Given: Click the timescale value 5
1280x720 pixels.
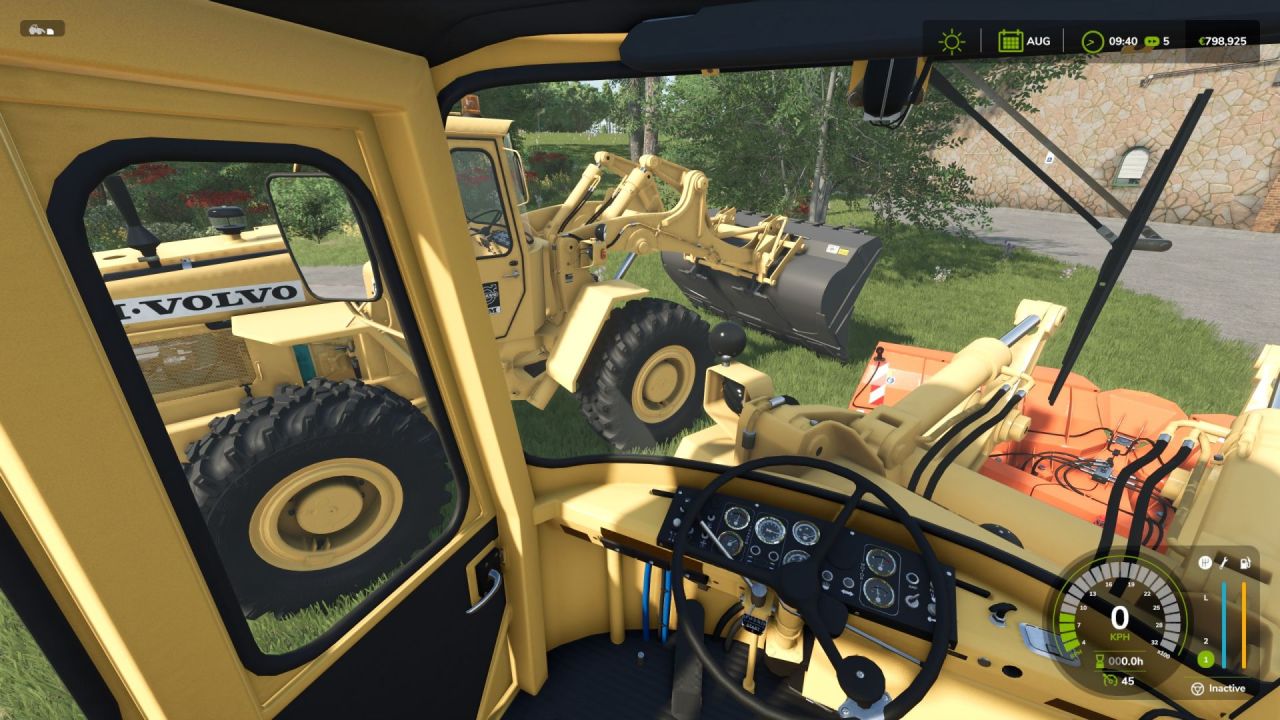Looking at the screenshot, I should [x=1166, y=41].
